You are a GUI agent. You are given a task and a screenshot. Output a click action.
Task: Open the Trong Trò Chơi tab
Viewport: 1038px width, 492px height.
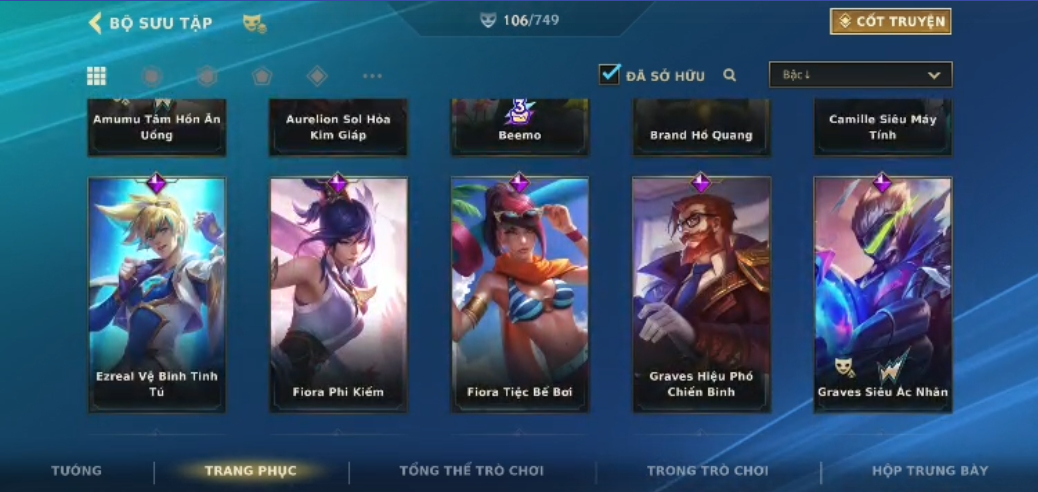pos(707,471)
